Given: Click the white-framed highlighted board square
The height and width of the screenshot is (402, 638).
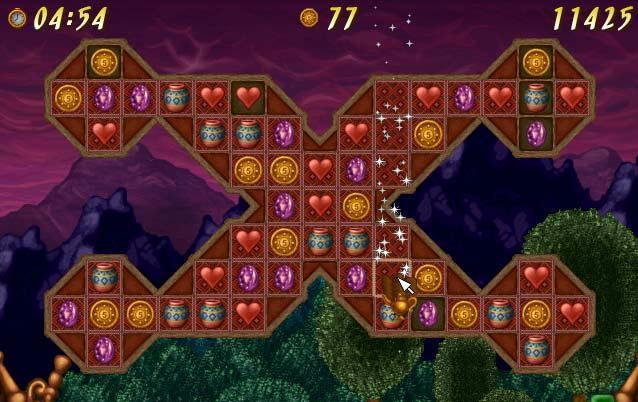Looking at the screenshot, I should [392, 278].
